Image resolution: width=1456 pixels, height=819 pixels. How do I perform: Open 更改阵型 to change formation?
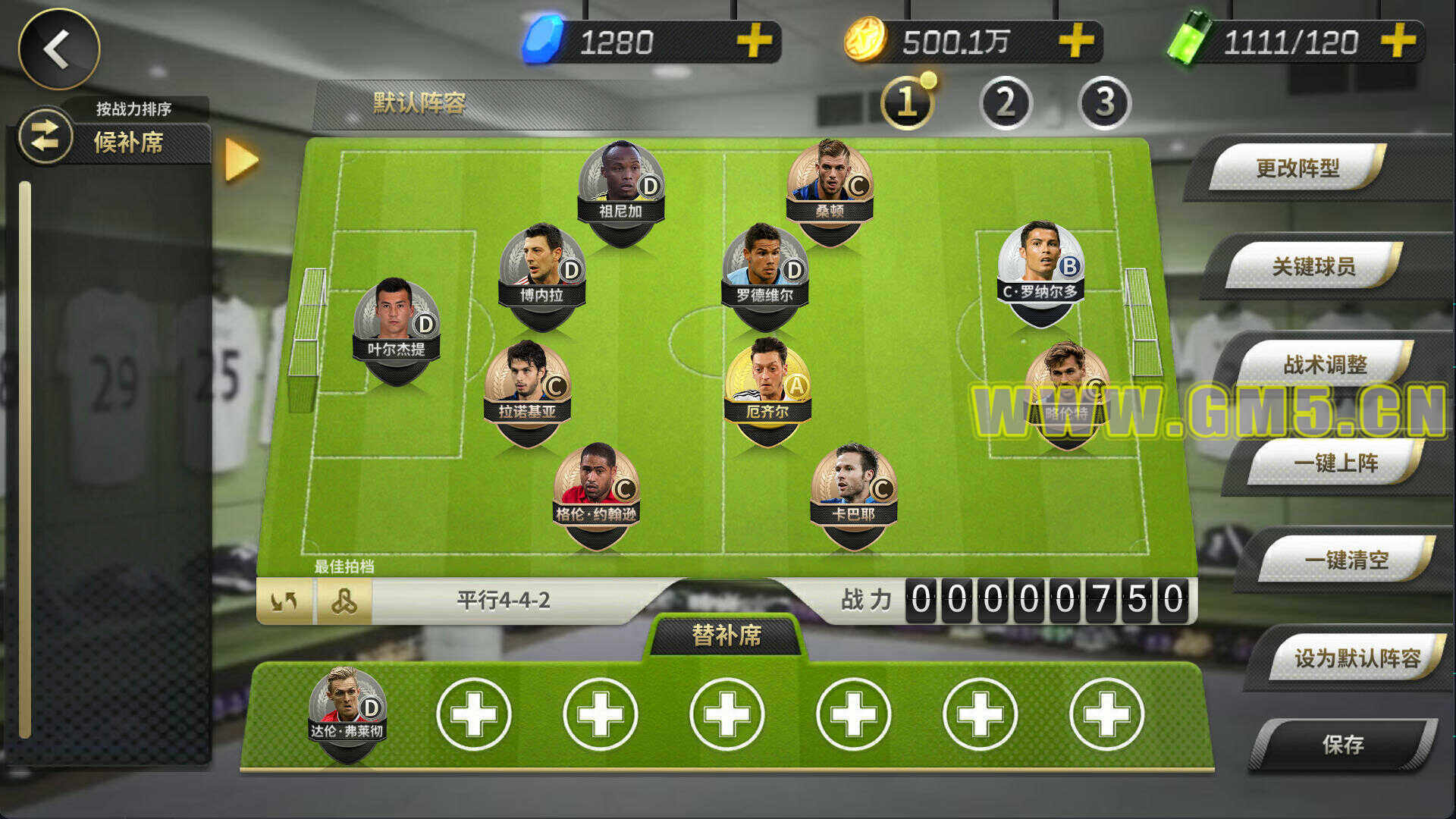1298,168
